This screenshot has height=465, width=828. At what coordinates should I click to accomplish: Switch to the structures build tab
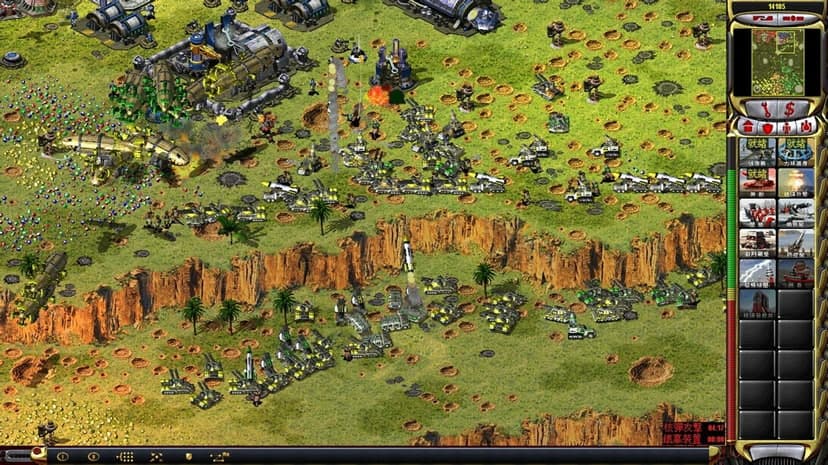click(749, 127)
